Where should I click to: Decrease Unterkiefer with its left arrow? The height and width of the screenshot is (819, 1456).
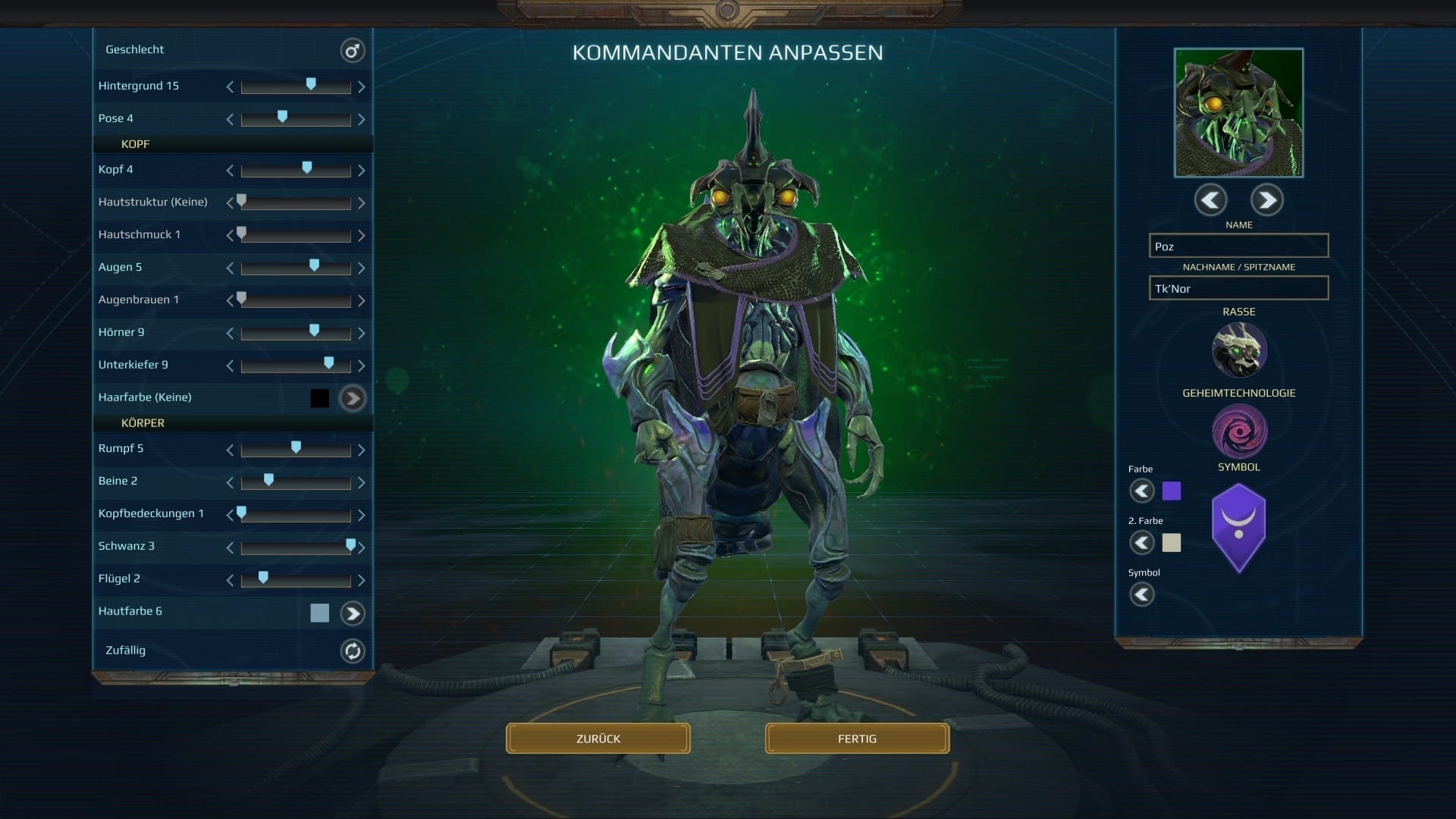[x=230, y=366]
